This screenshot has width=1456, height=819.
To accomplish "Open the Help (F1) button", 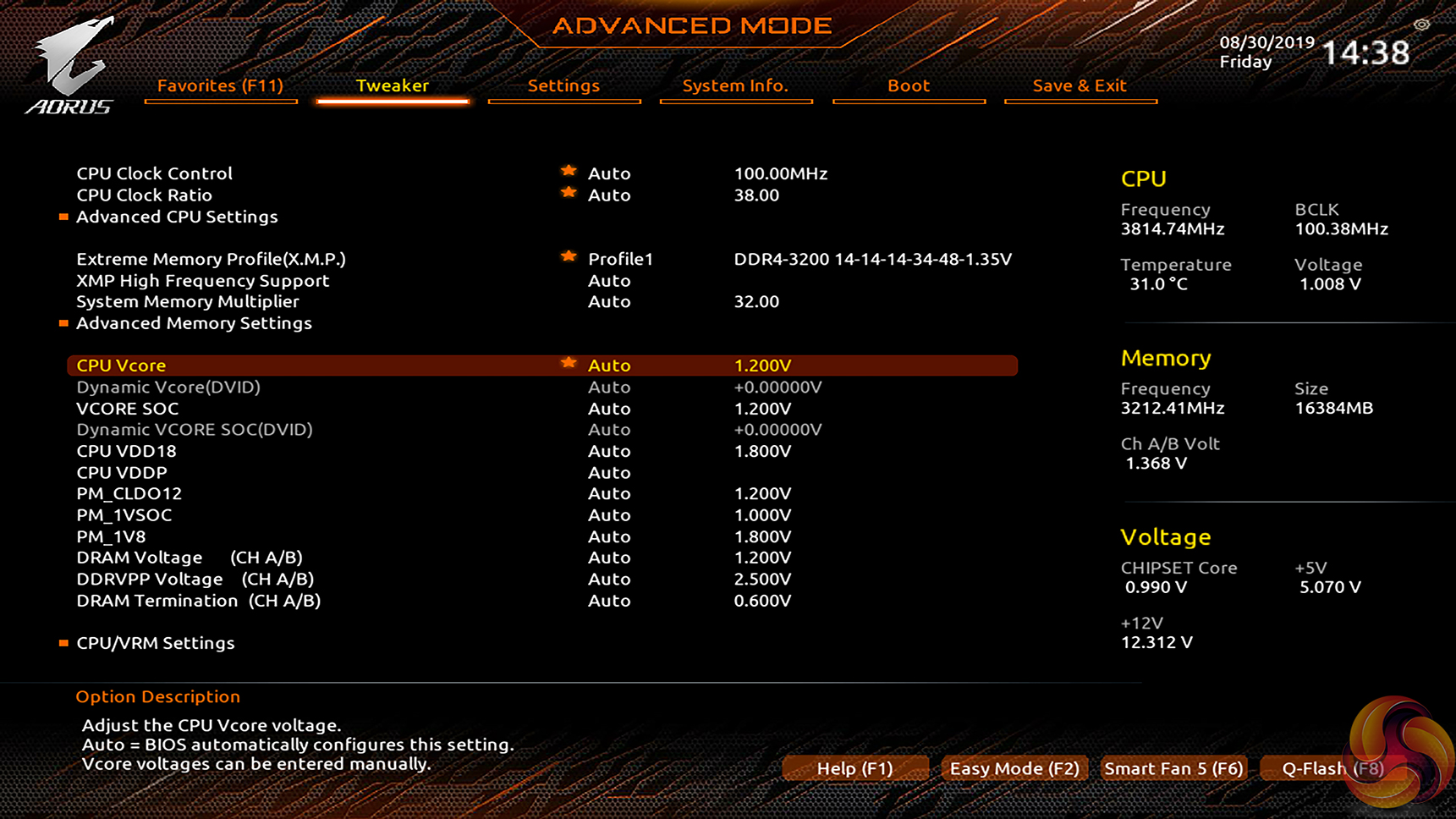I will pyautogui.click(x=854, y=768).
